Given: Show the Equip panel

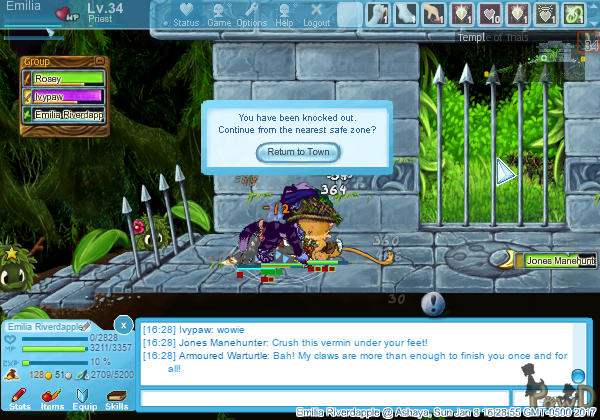Looking at the screenshot, I should (x=84, y=398).
